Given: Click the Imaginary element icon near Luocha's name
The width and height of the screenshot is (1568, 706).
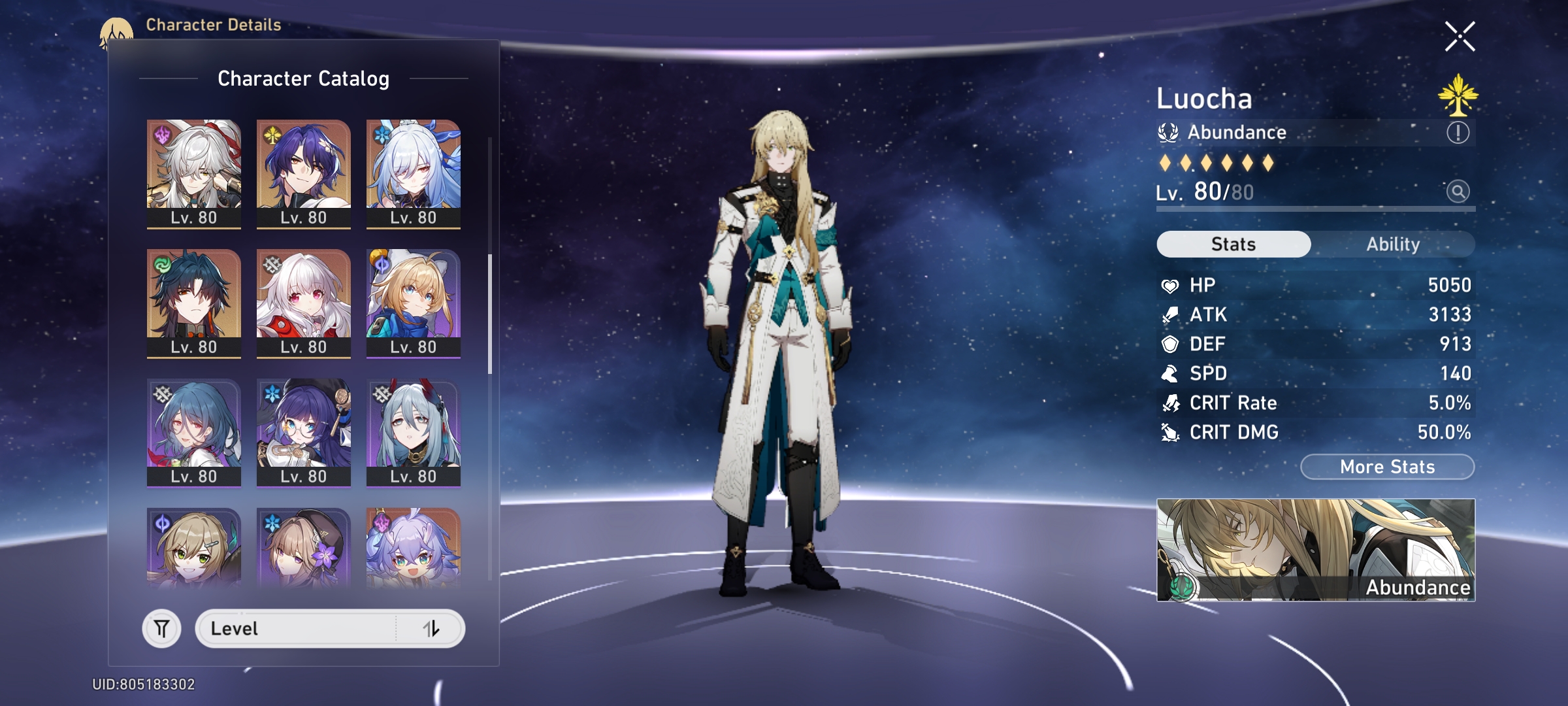Looking at the screenshot, I should pyautogui.click(x=1458, y=95).
